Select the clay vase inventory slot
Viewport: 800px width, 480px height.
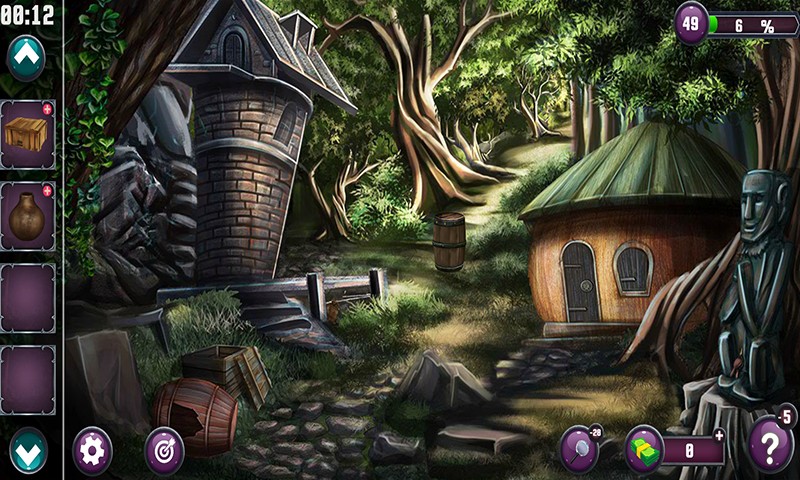[27, 215]
